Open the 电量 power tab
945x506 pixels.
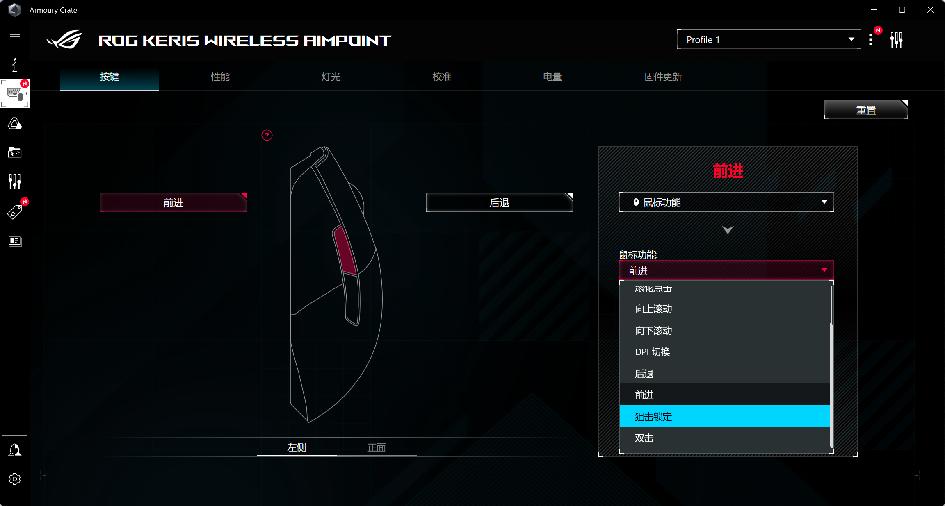(x=553, y=77)
